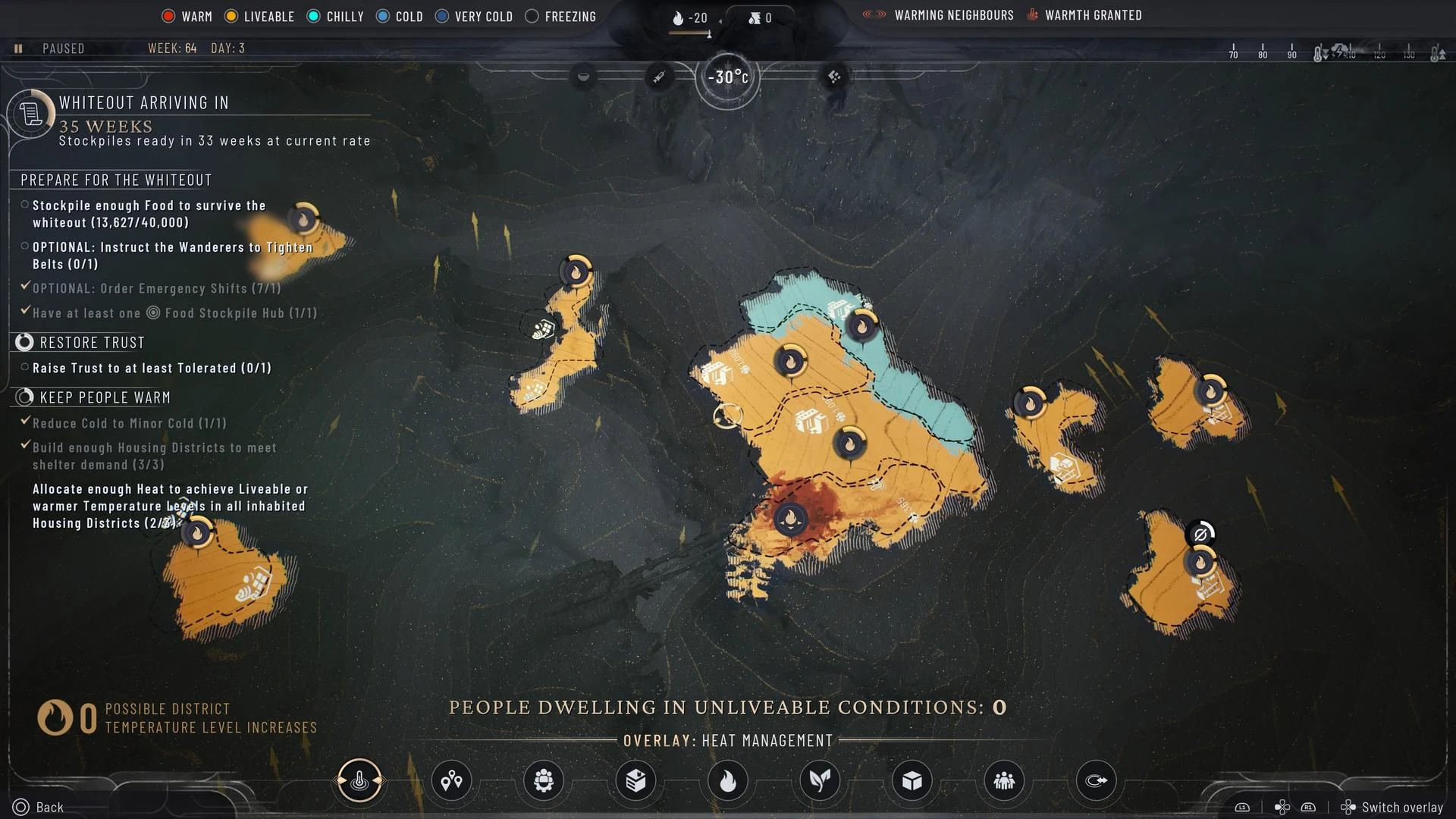1456x819 pixels.
Task: Show the people population overlay
Action: pyautogui.click(x=1004, y=780)
